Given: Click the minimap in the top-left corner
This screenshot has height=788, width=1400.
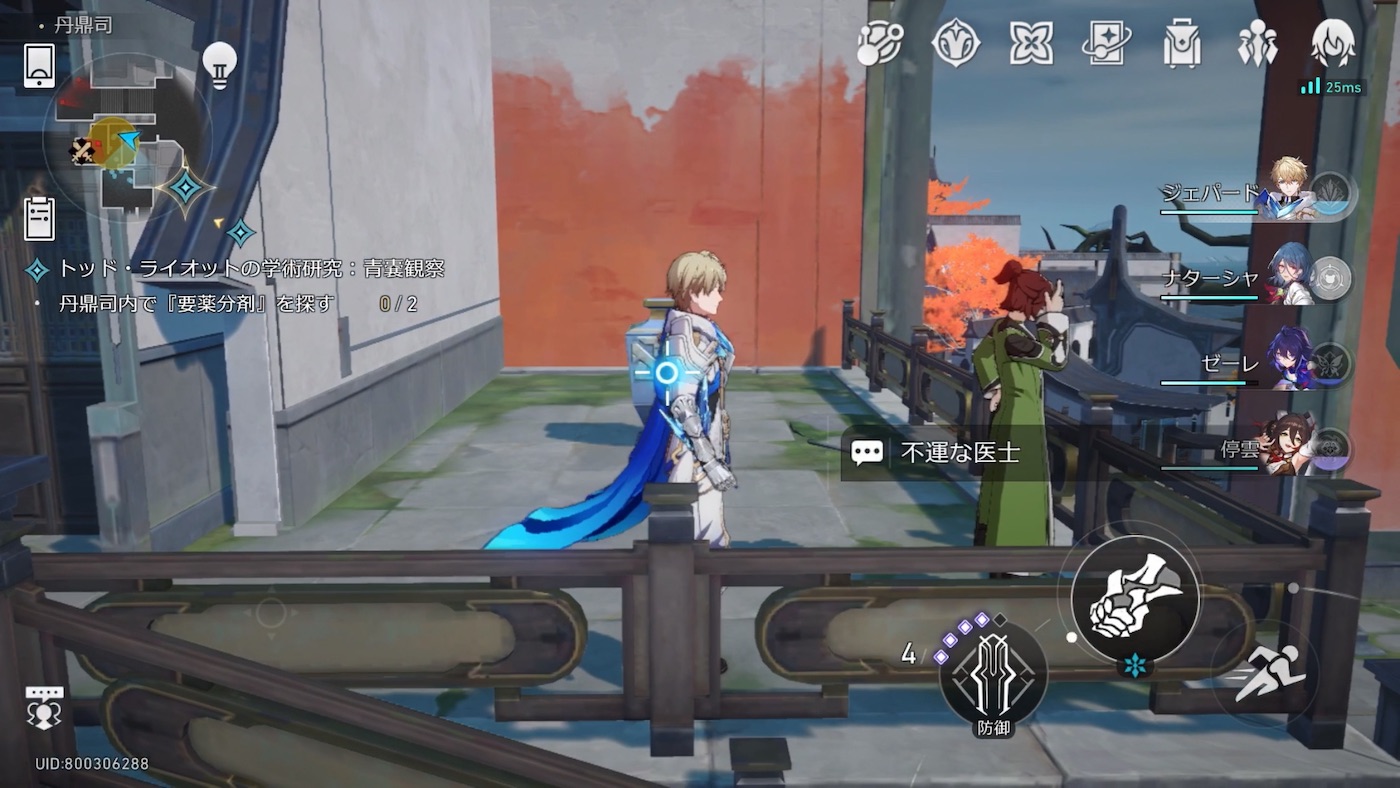Looking at the screenshot, I should (x=130, y=140).
